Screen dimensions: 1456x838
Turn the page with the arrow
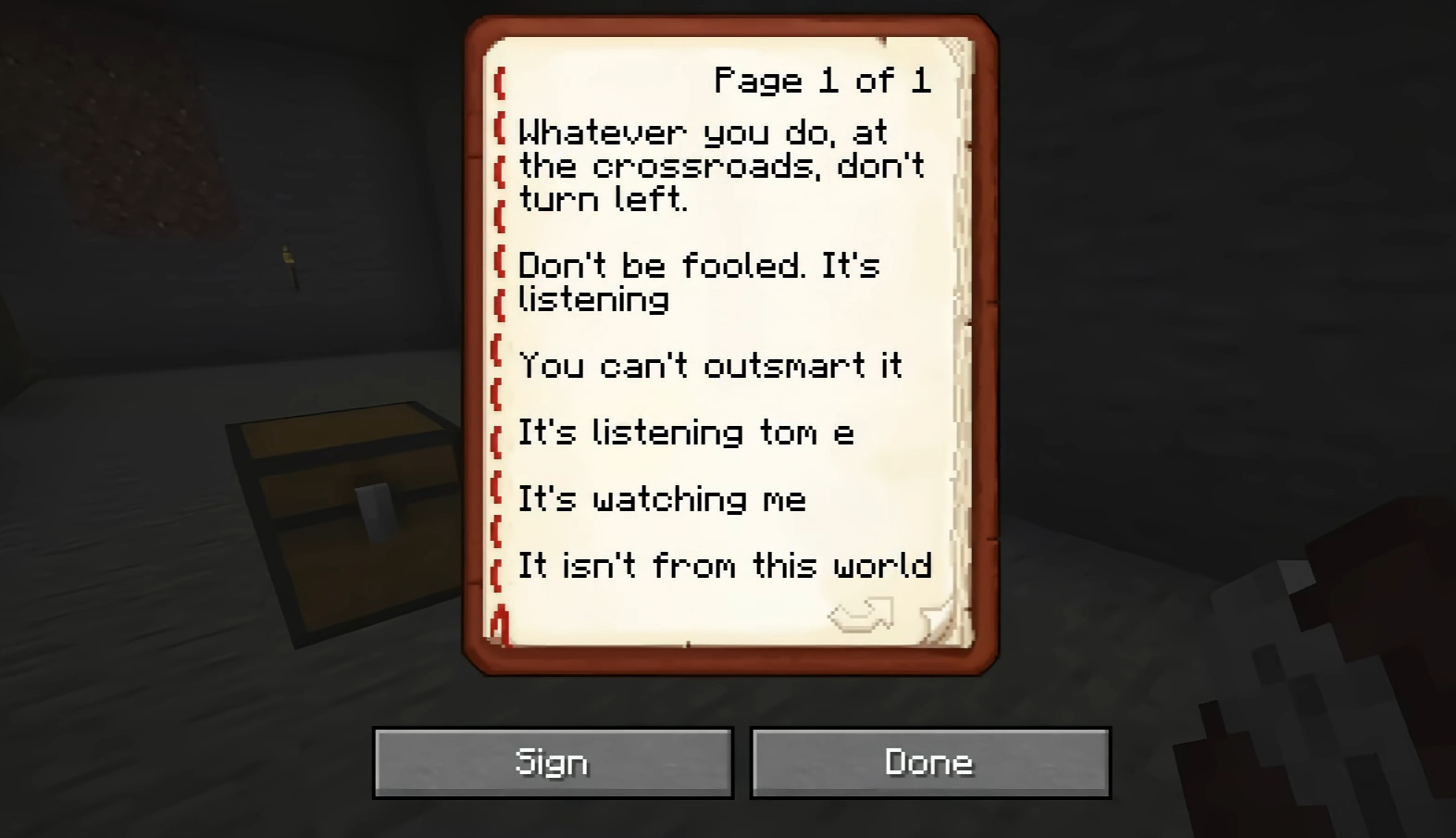click(x=861, y=616)
